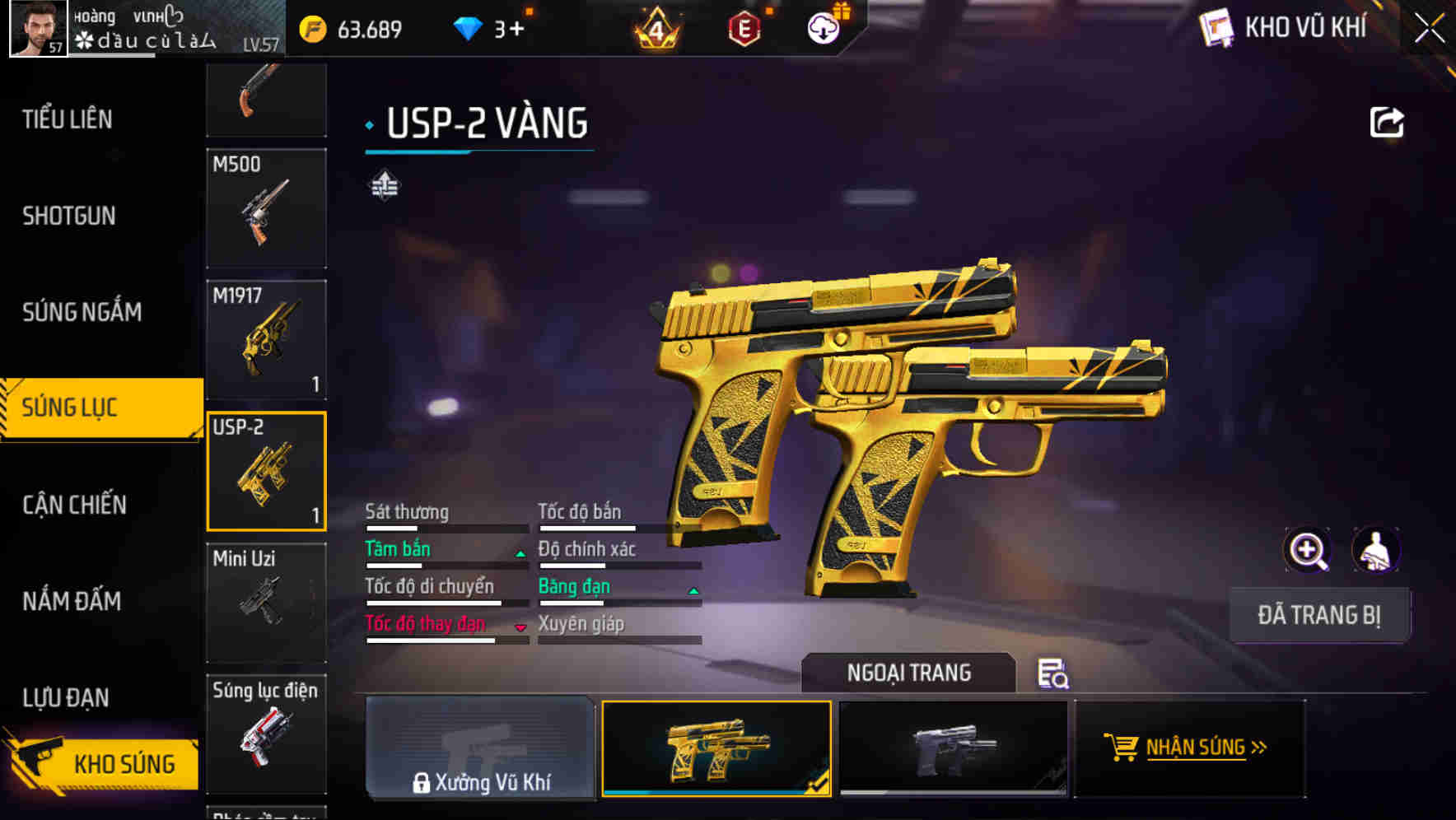Open the M1917 weapon thumbnail
Image resolution: width=1456 pixels, height=820 pixels.
[266, 338]
